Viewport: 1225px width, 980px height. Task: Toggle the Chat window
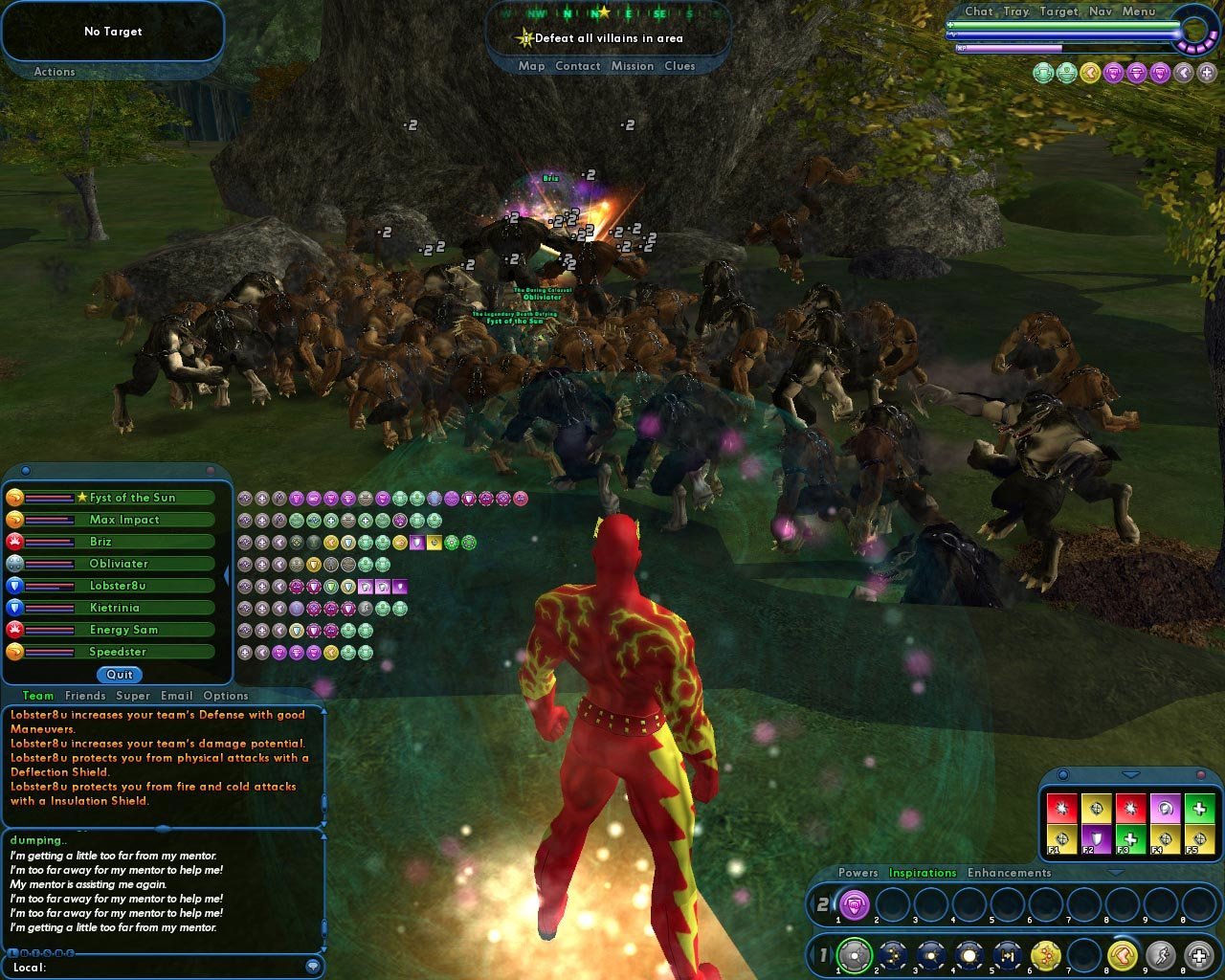(x=979, y=11)
